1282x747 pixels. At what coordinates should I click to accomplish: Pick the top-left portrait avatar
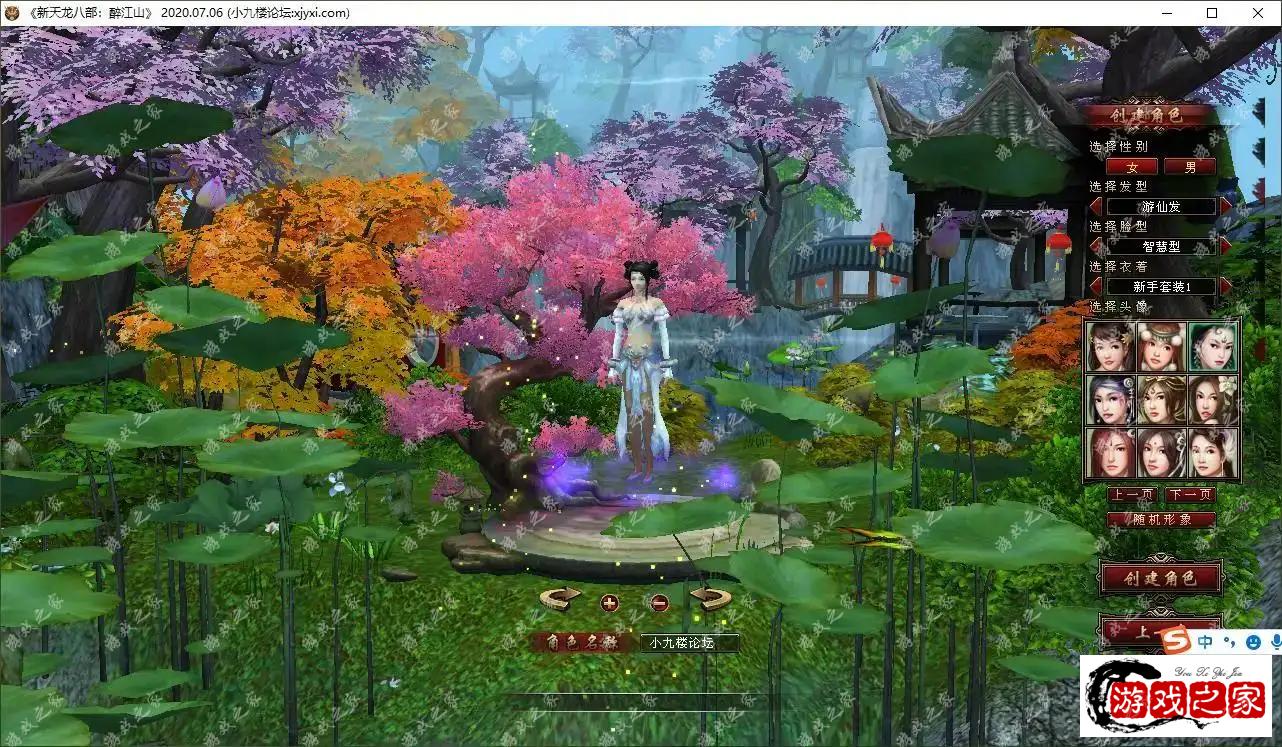click(1110, 346)
